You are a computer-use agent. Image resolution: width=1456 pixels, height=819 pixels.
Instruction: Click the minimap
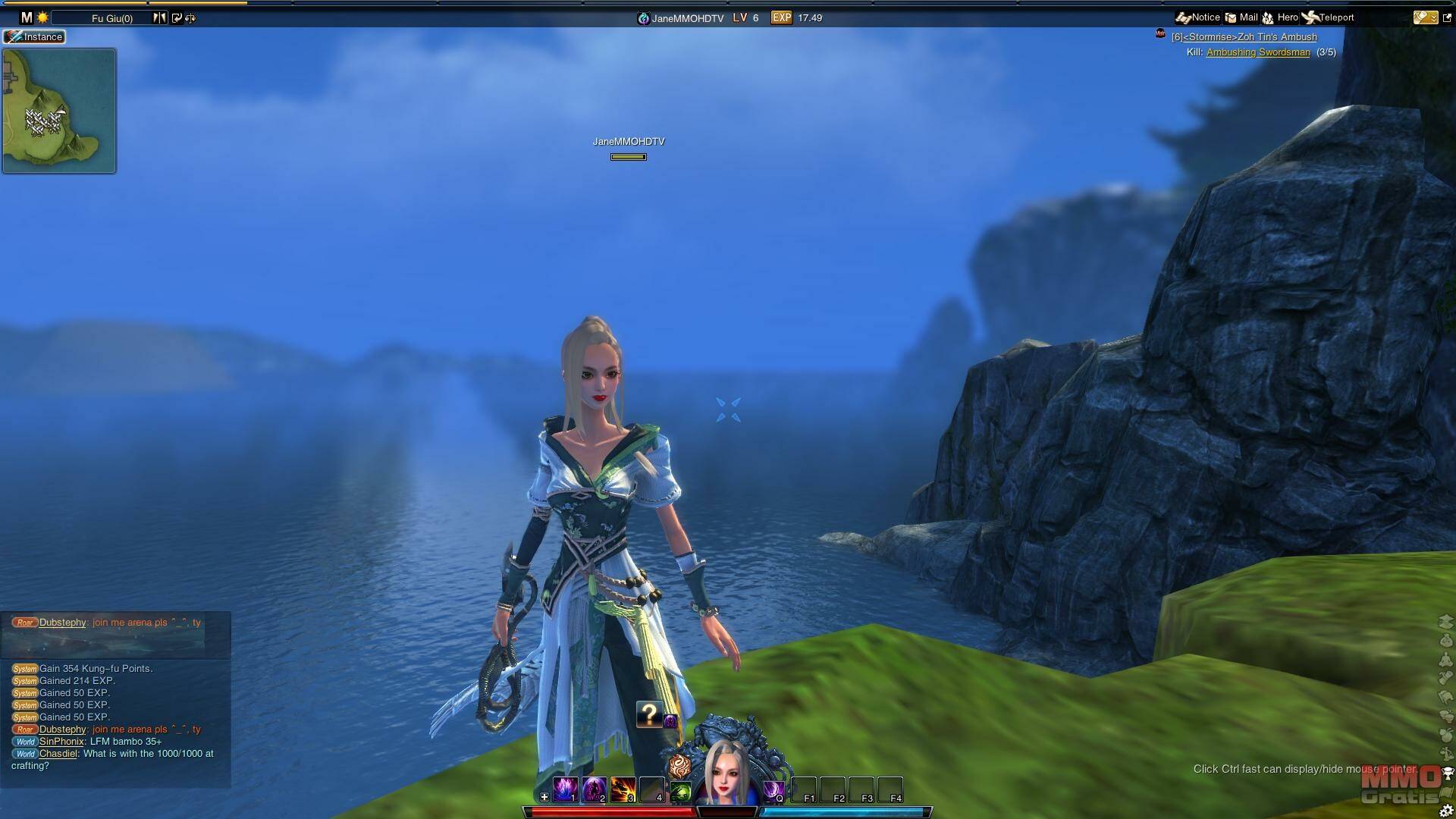[x=59, y=111]
